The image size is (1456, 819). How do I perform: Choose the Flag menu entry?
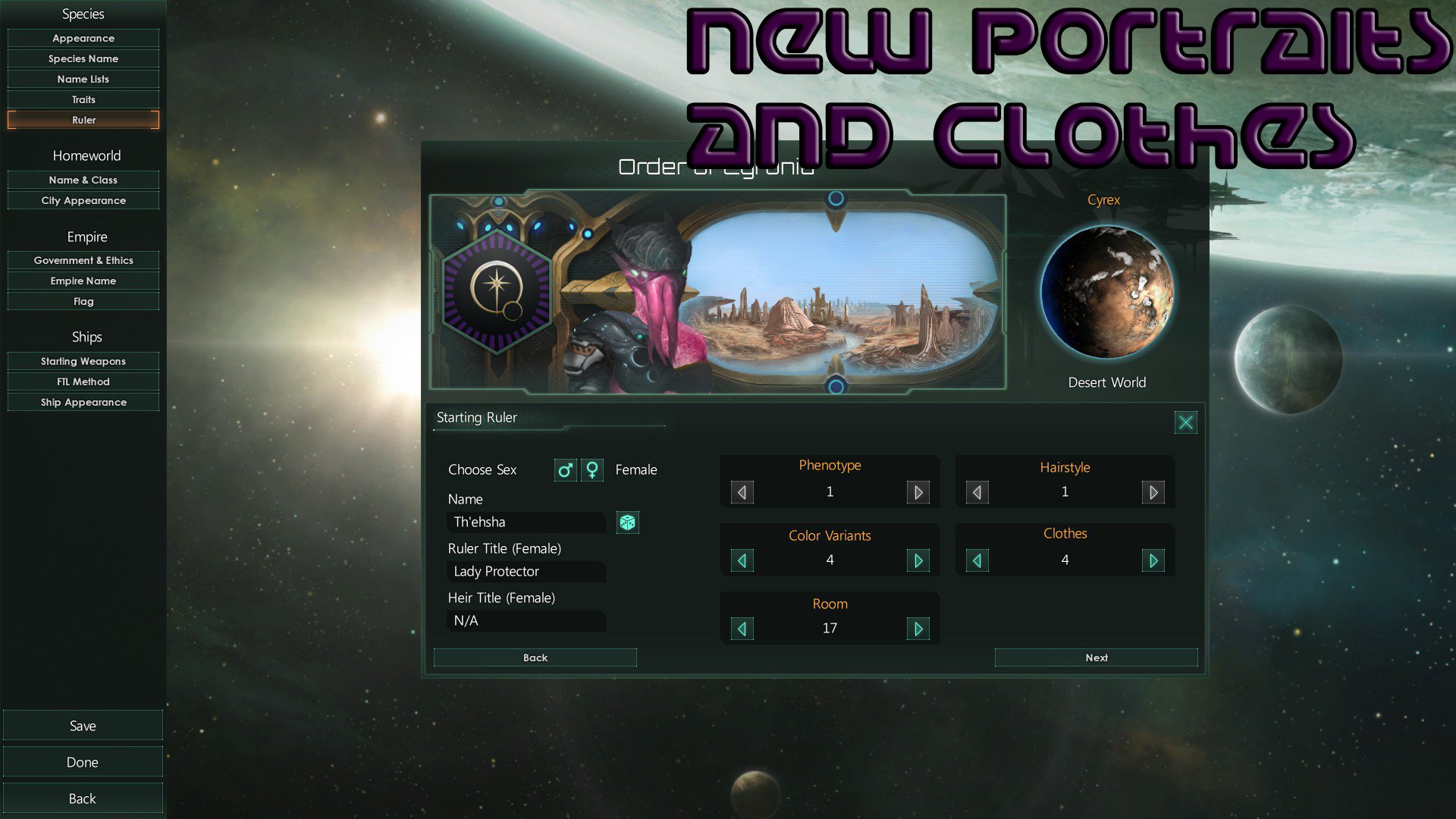[83, 301]
